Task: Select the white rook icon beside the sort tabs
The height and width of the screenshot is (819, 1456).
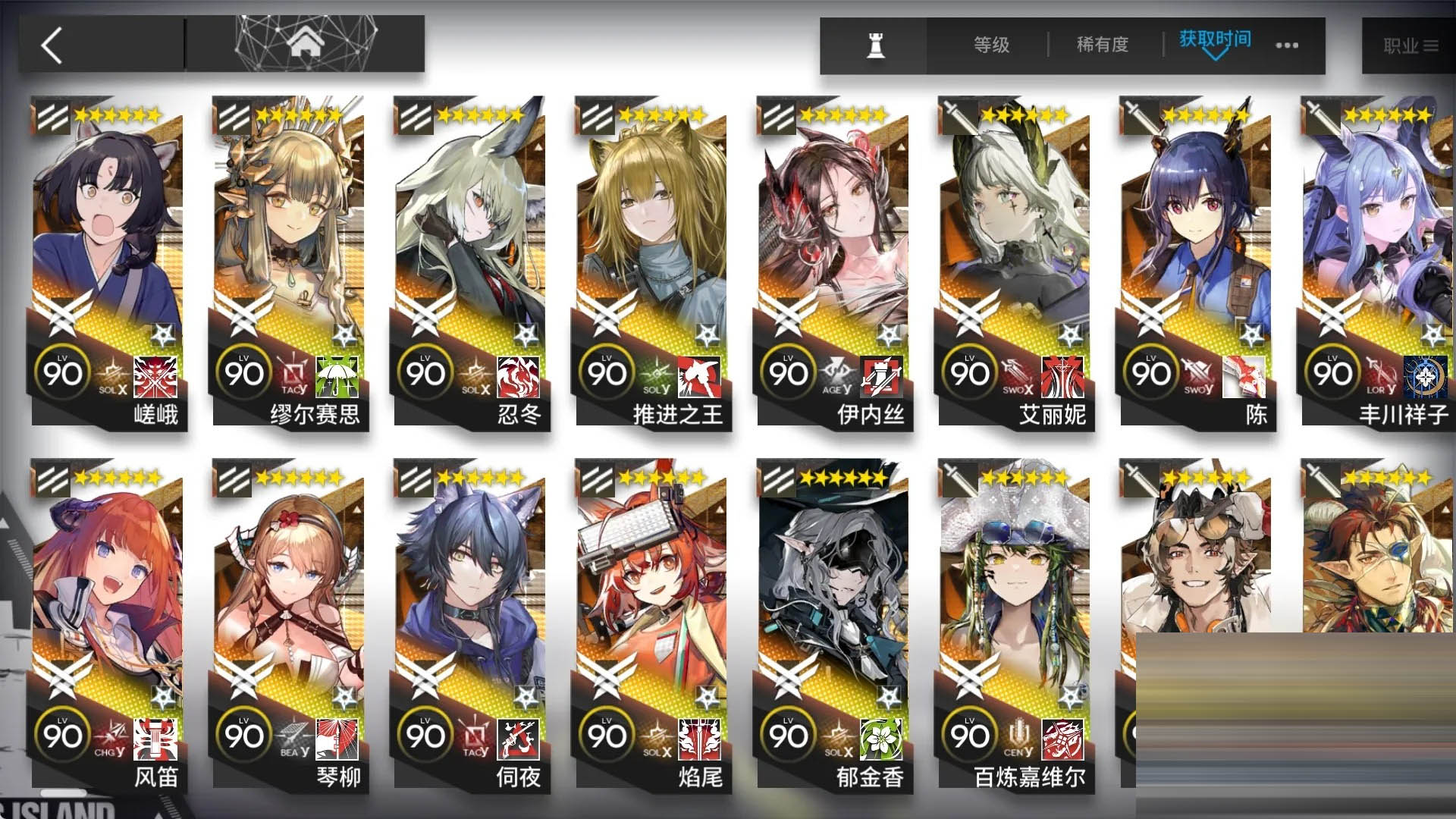Action: coord(874,45)
